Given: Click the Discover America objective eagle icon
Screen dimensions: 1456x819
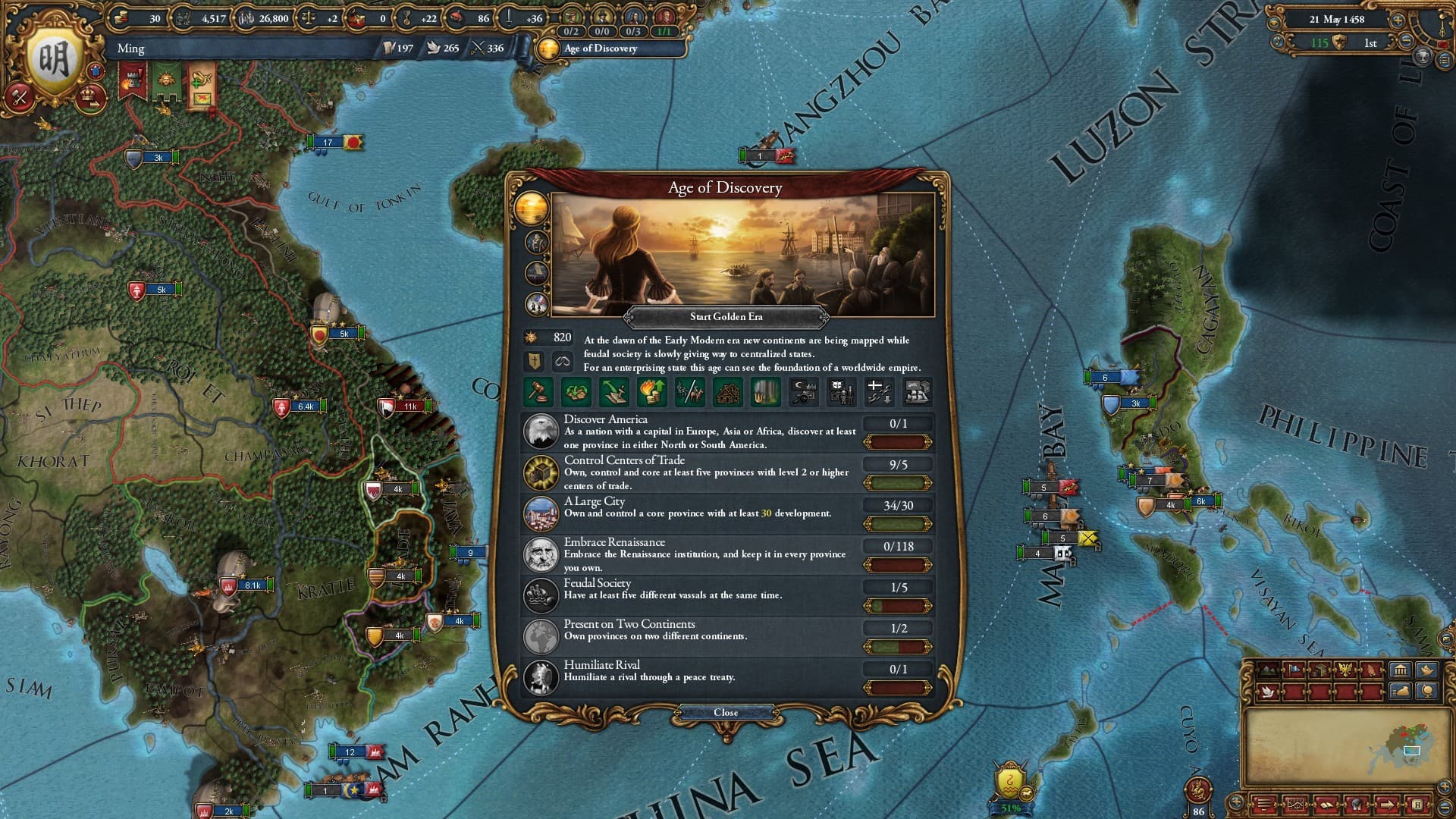Looking at the screenshot, I should [x=541, y=432].
